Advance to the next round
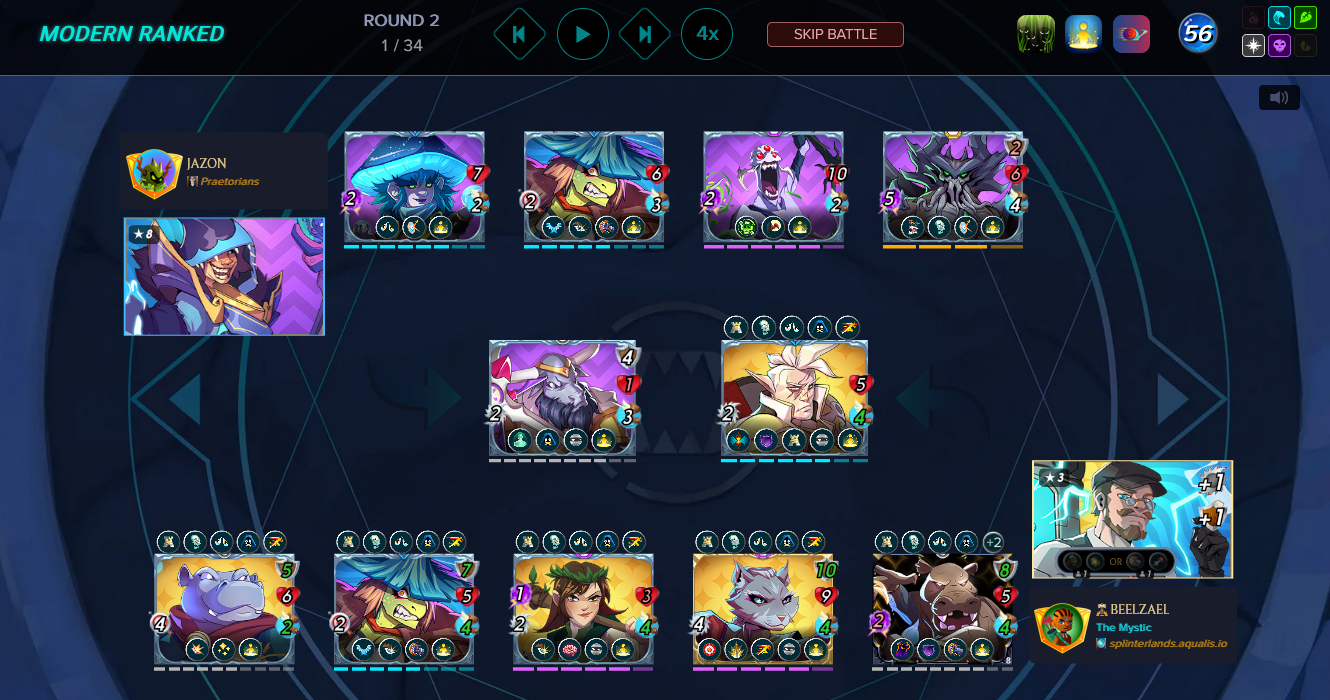The width and height of the screenshot is (1330, 700). pyautogui.click(x=645, y=34)
